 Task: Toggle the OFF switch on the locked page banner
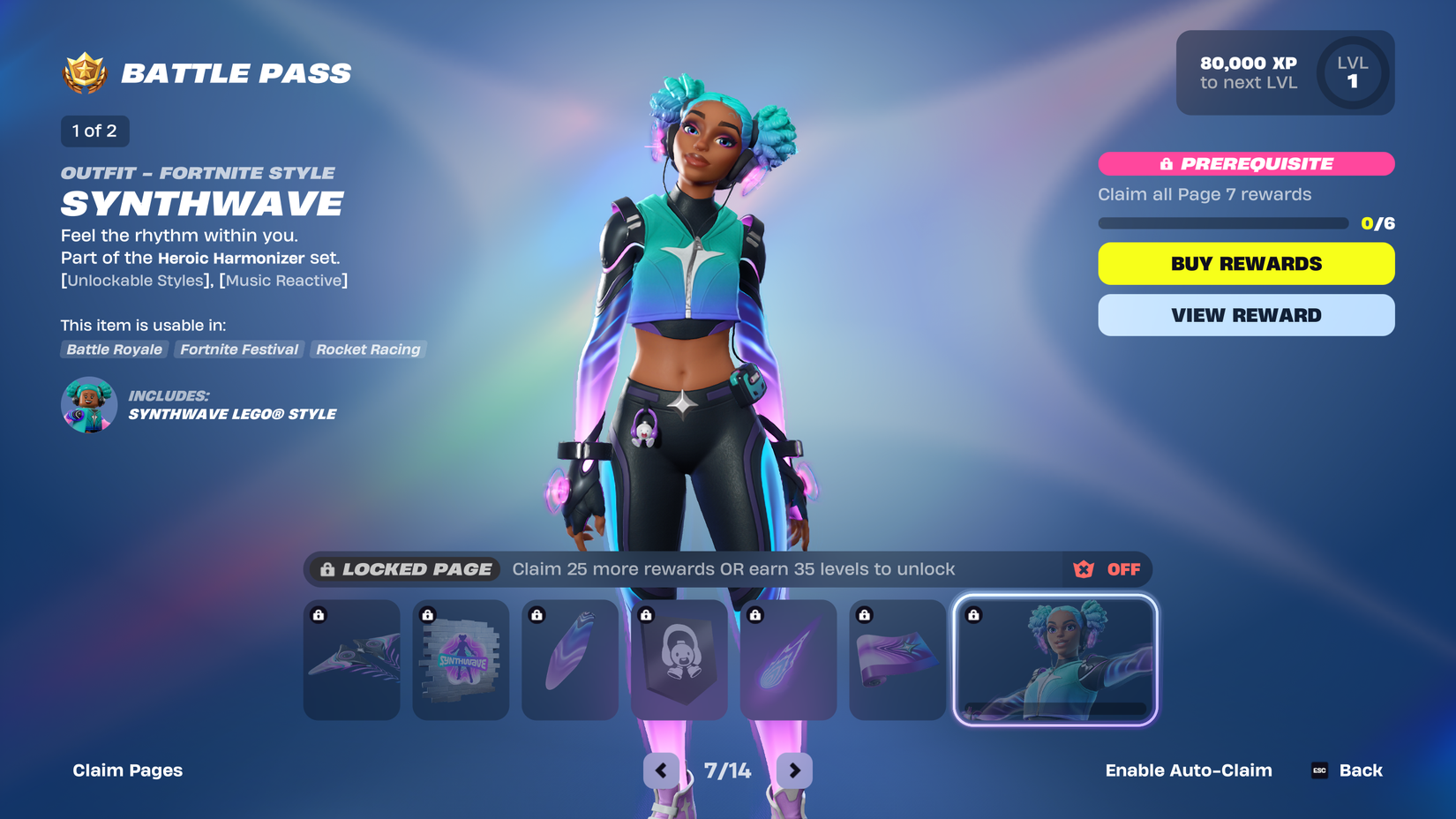tap(1124, 569)
